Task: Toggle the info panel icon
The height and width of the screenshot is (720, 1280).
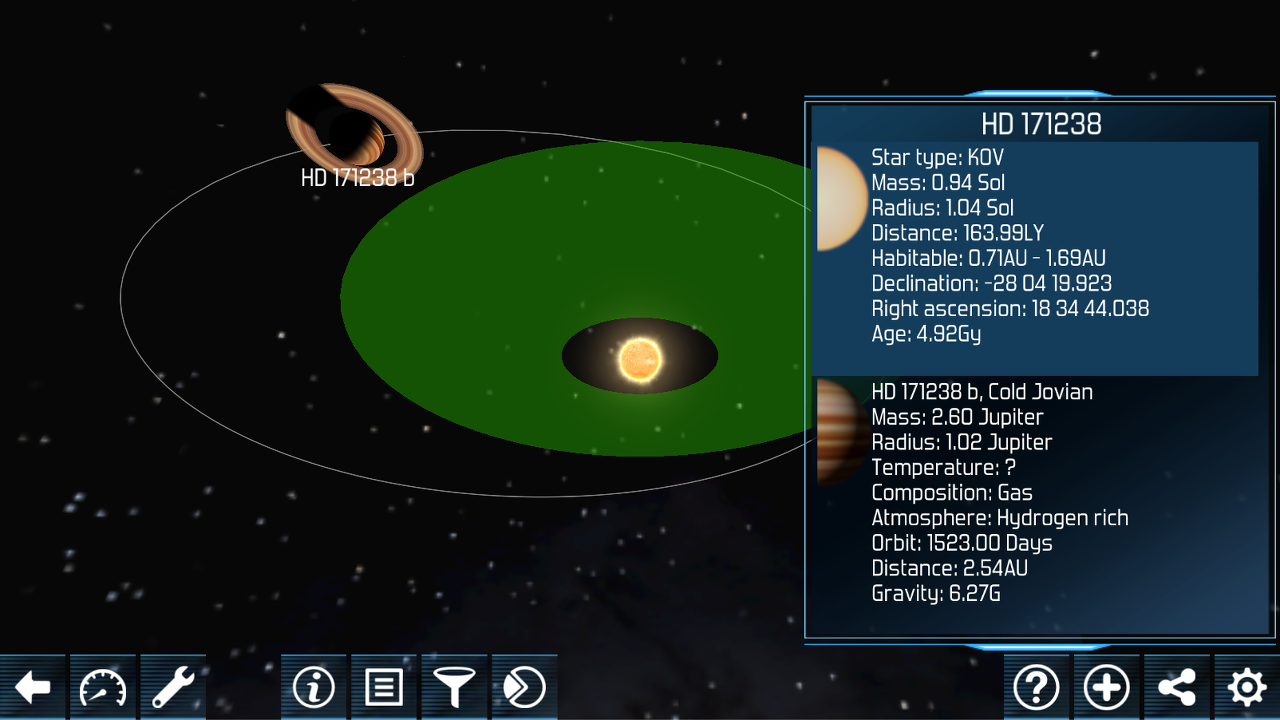Action: click(314, 688)
